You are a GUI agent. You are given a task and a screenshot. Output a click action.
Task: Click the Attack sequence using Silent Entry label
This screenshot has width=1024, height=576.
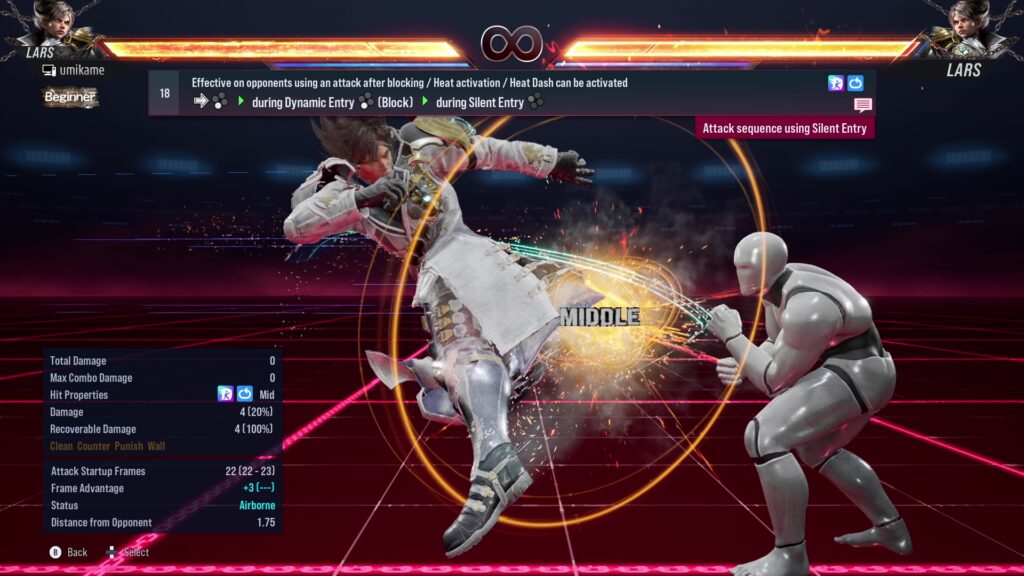click(x=785, y=128)
